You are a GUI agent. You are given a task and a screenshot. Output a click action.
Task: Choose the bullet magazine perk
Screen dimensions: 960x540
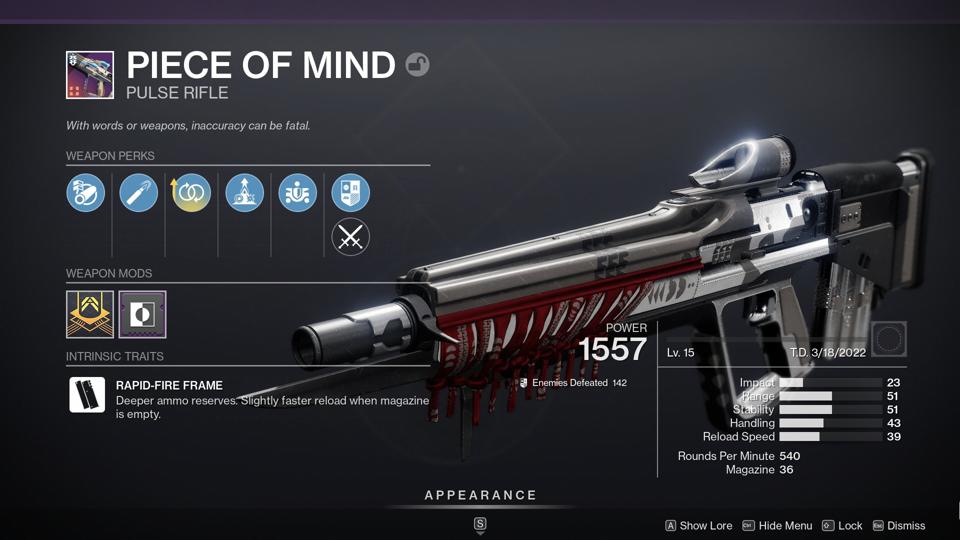pyautogui.click(x=139, y=193)
